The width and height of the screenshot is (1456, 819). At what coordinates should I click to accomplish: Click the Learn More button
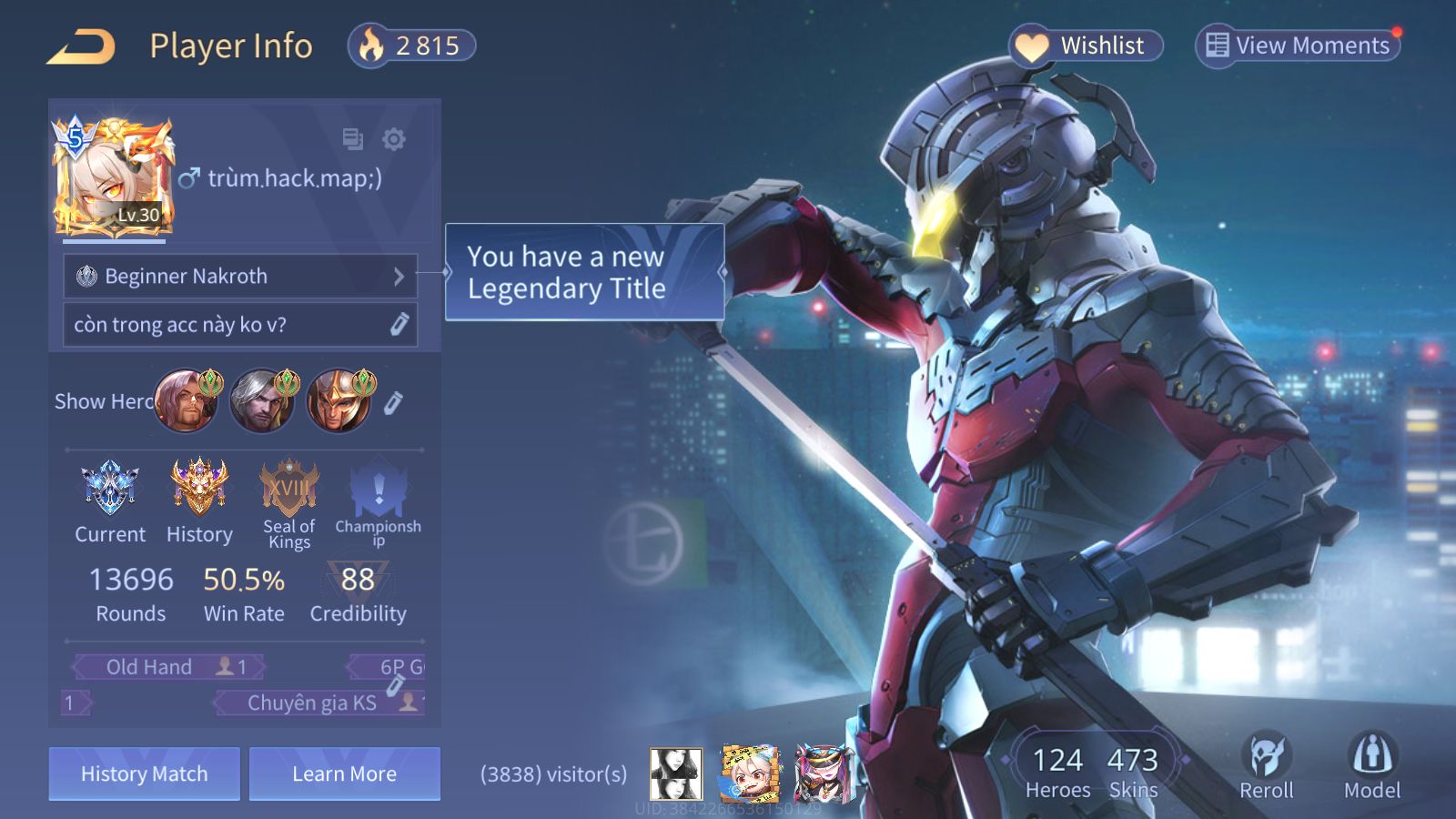(x=345, y=774)
